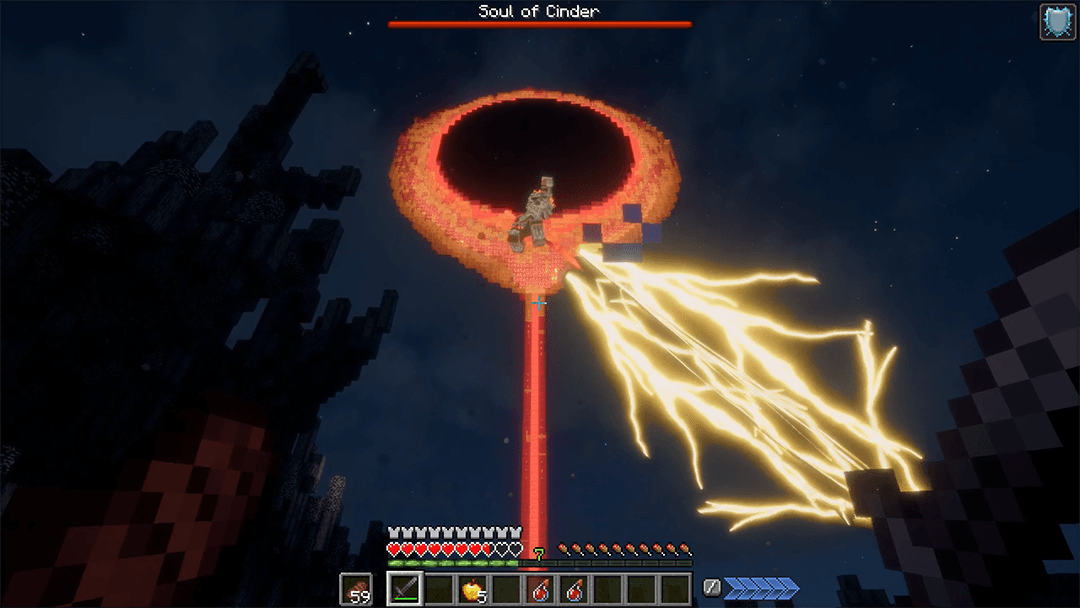Click the shield status effect icon
This screenshot has width=1080, height=608.
1057,22
